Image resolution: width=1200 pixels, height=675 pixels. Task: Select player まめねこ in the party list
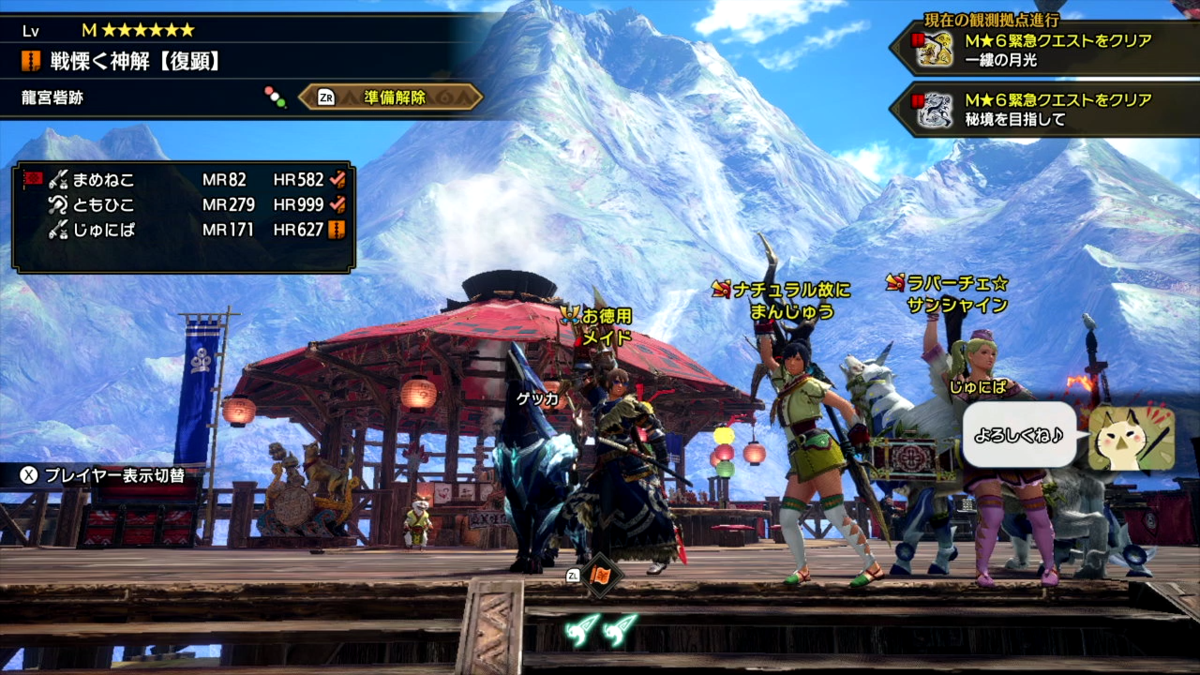click(105, 181)
